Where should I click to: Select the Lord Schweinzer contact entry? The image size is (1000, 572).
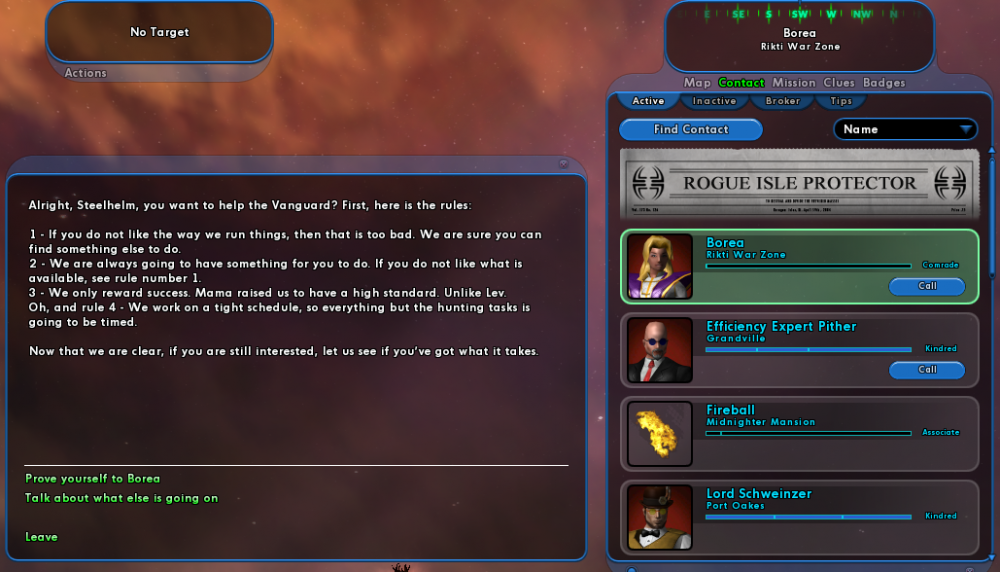(x=800, y=517)
